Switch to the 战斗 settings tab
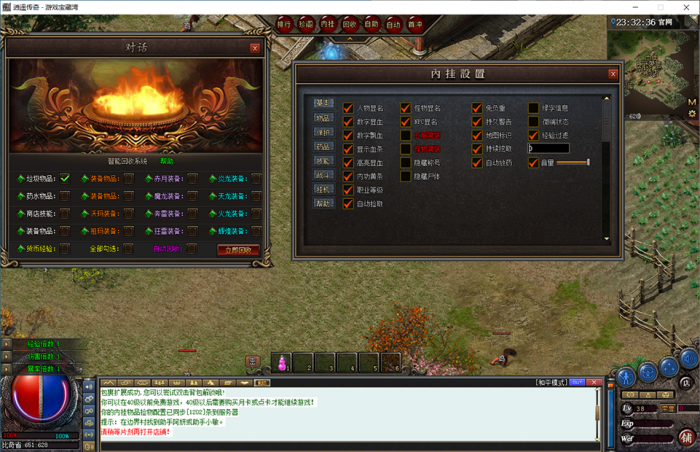This screenshot has width=700, height=452. tap(324, 174)
